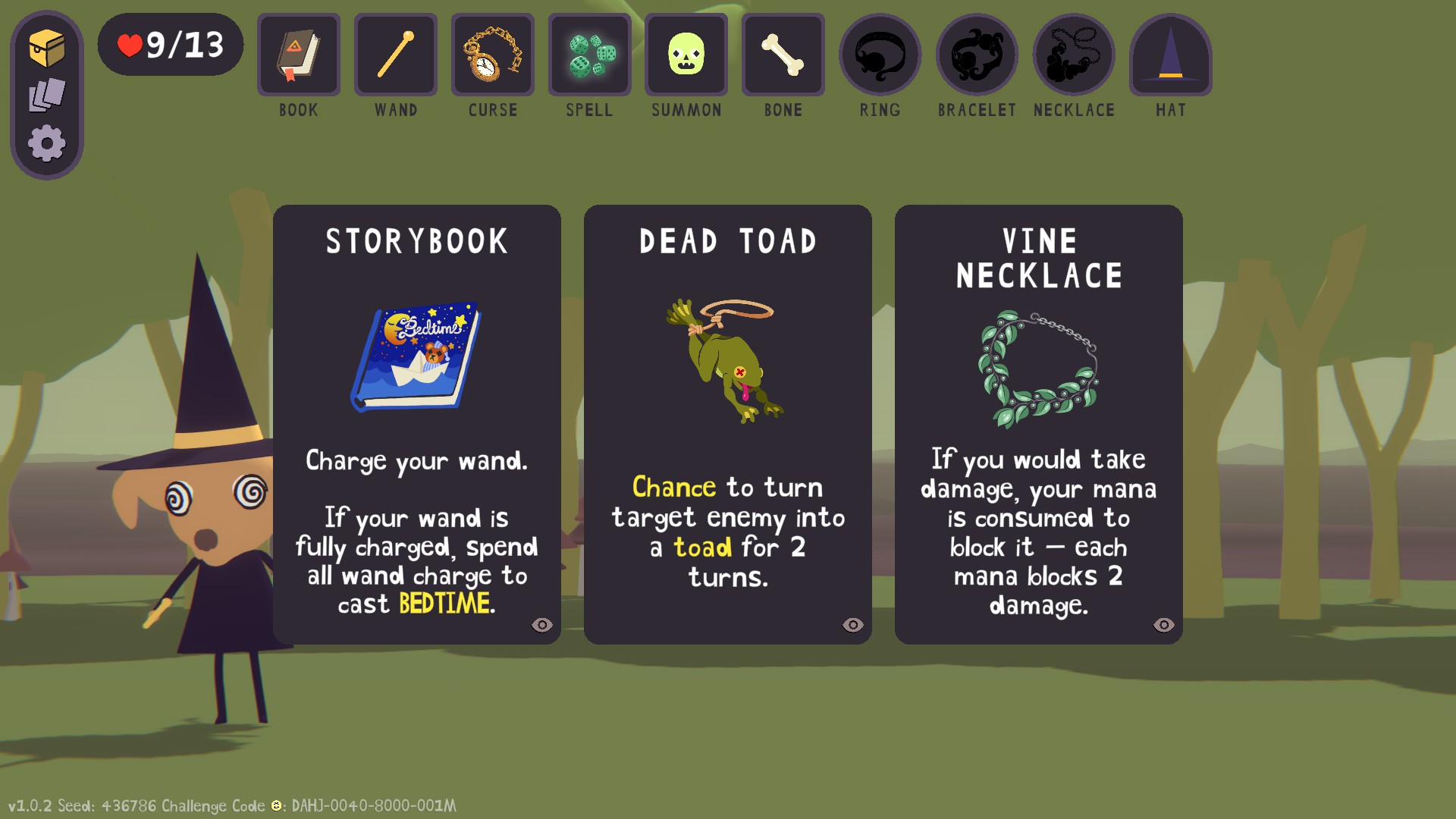Select the empty Necklace slot
The width and height of the screenshot is (1456, 819).
point(1074,55)
